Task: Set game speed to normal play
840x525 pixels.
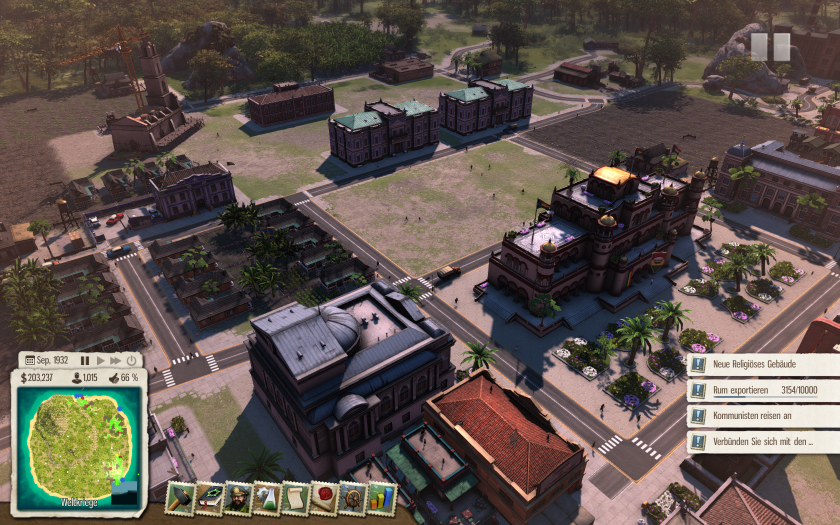Action: 101,360
